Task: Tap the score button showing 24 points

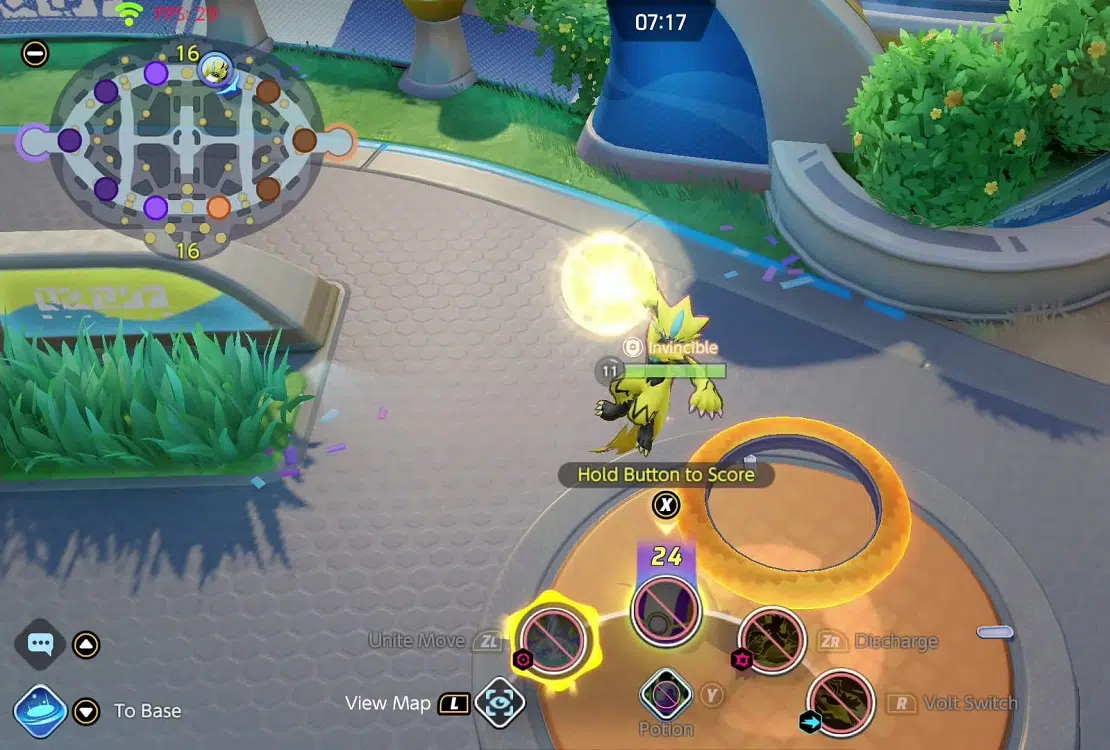Action: pos(666,608)
